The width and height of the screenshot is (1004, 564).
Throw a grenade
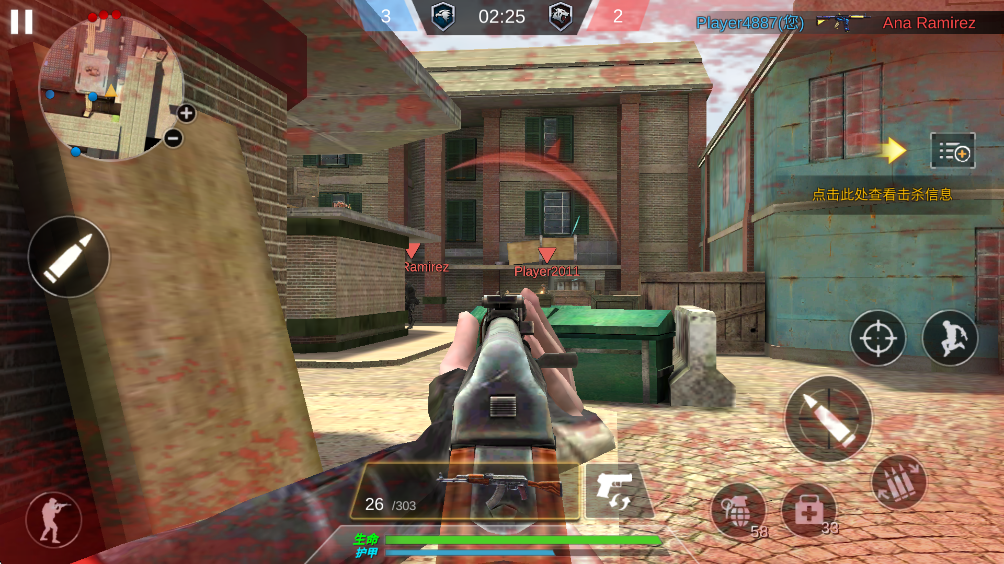738,510
